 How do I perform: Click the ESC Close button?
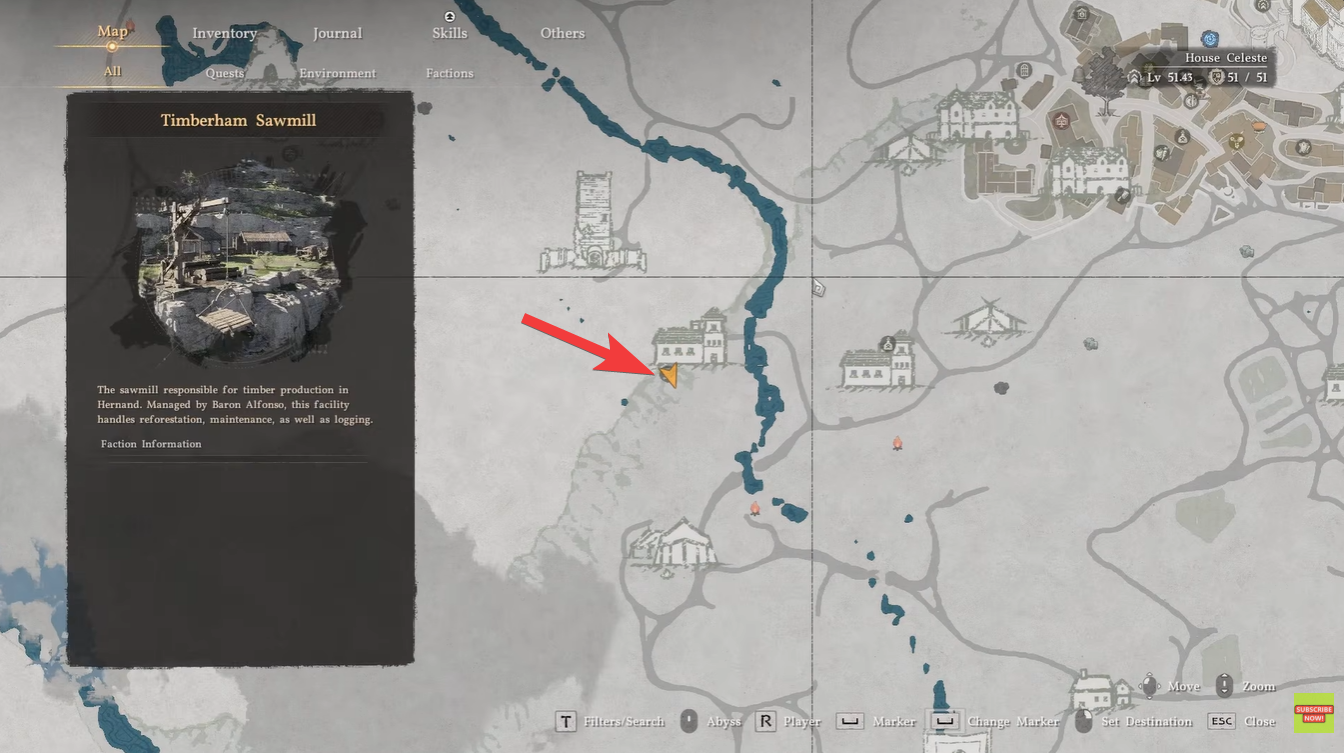[x=1221, y=720]
